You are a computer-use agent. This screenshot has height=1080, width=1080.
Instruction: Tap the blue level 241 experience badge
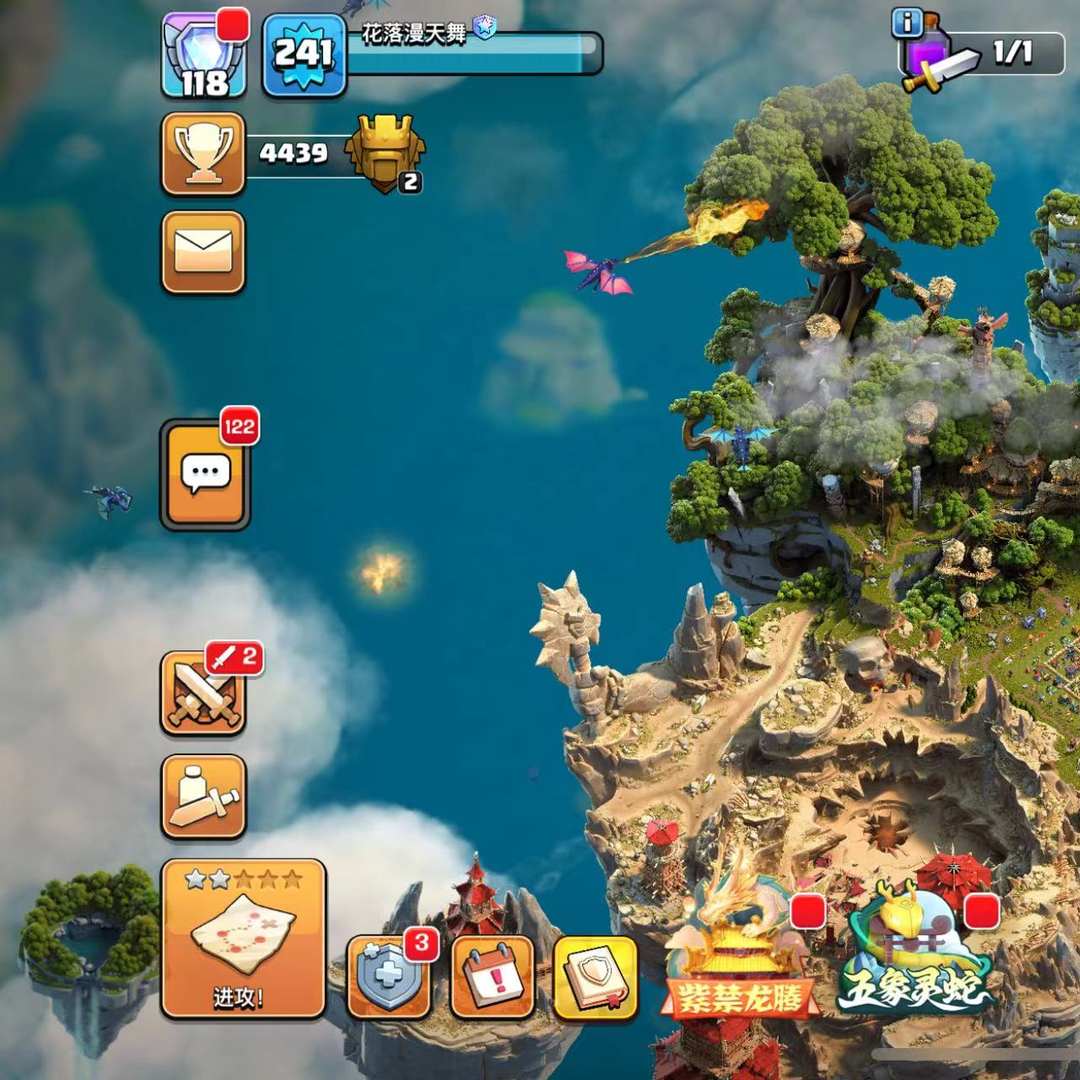304,55
